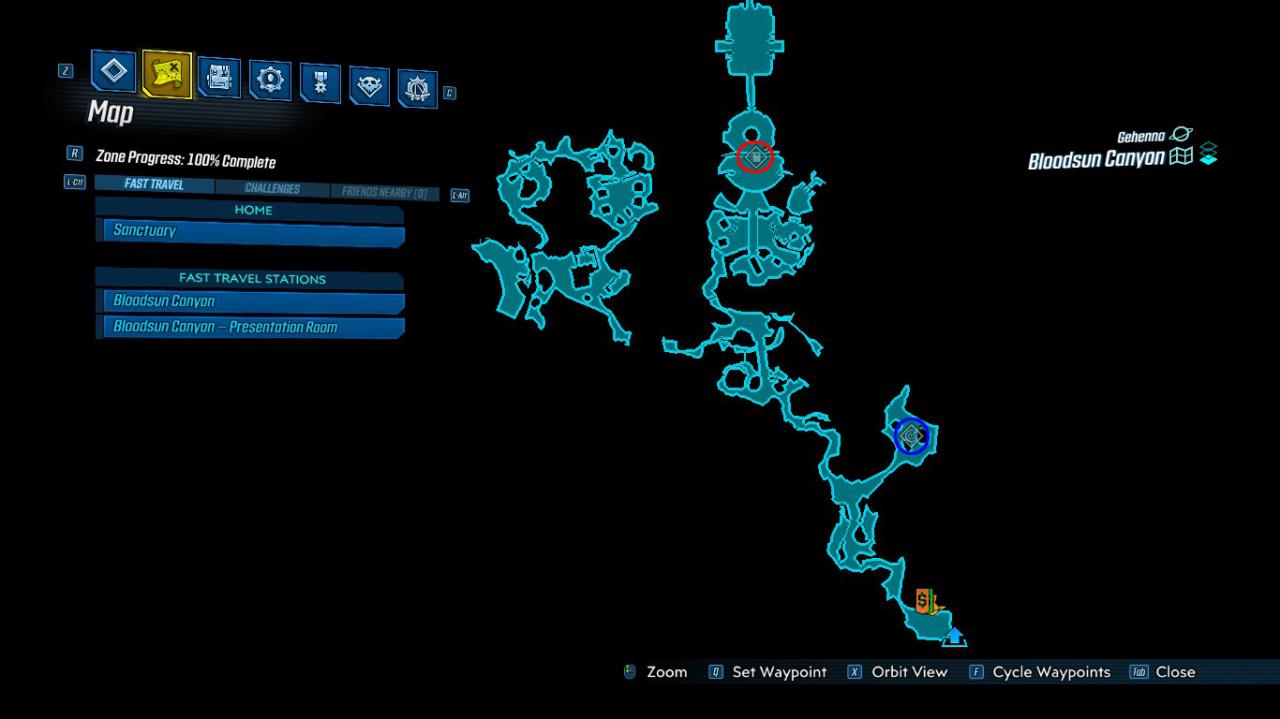The height and width of the screenshot is (719, 1280).
Task: Click the orange vending machine map marker
Action: [925, 602]
